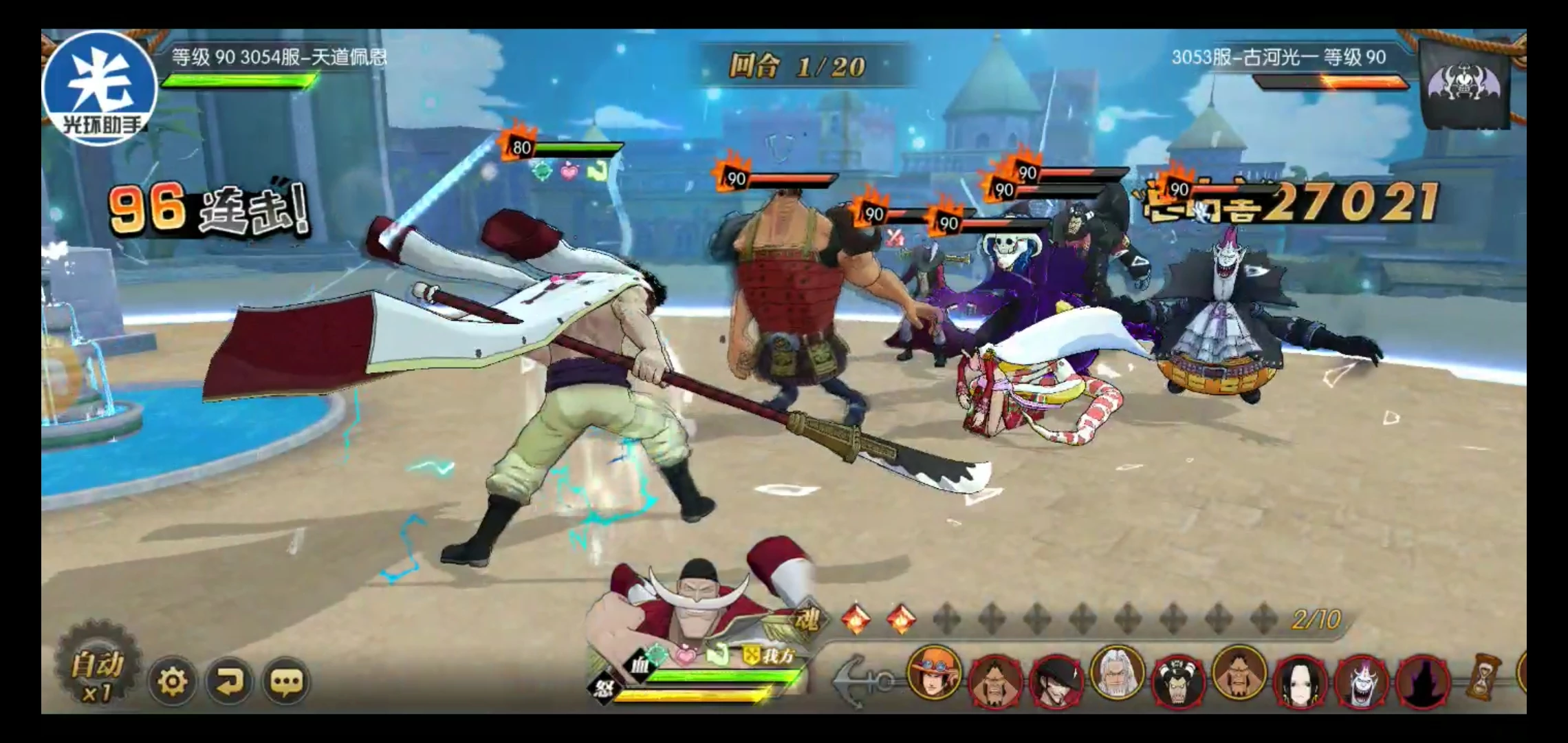The width and height of the screenshot is (1568, 743).
Task: Tap the golden return-arrow button
Action: [229, 682]
